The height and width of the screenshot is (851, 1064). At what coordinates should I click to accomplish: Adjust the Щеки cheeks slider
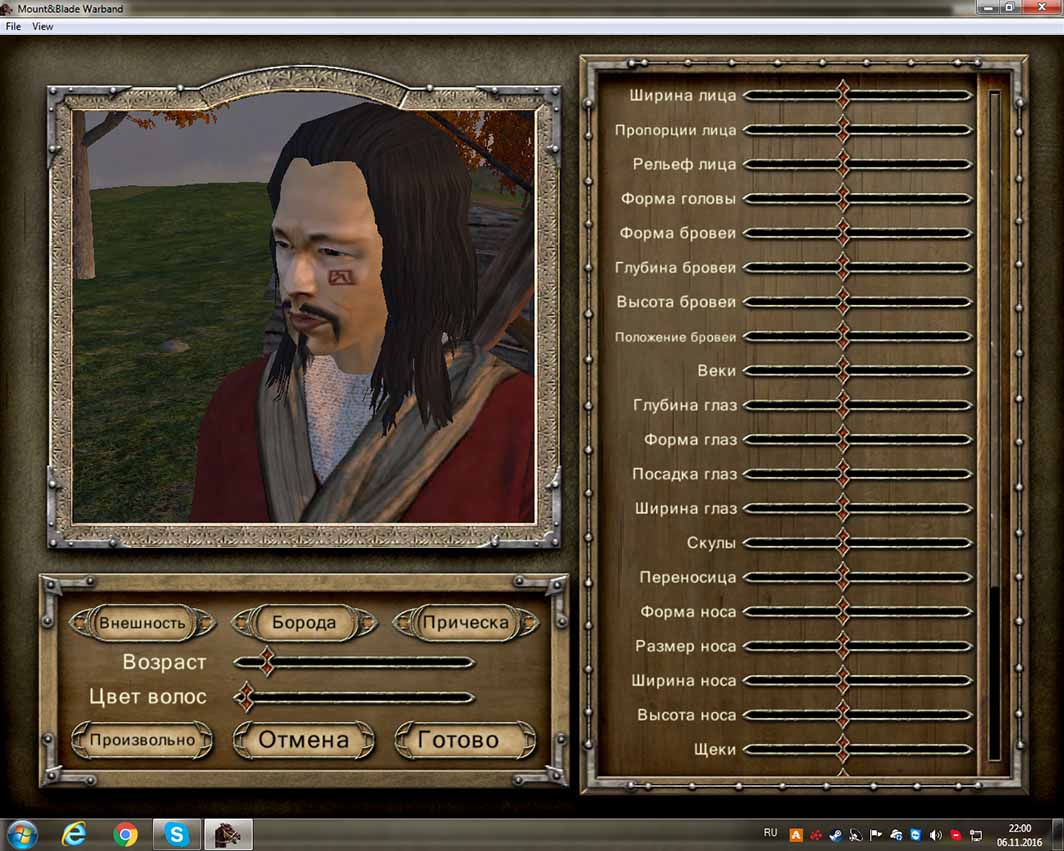(x=858, y=749)
